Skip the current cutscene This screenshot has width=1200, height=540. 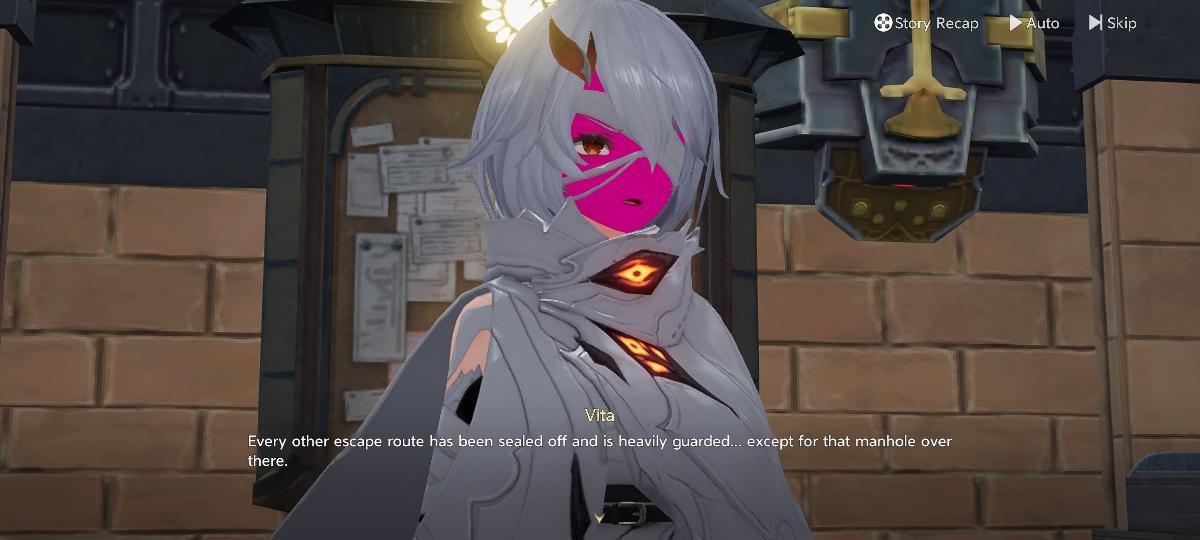[1112, 23]
